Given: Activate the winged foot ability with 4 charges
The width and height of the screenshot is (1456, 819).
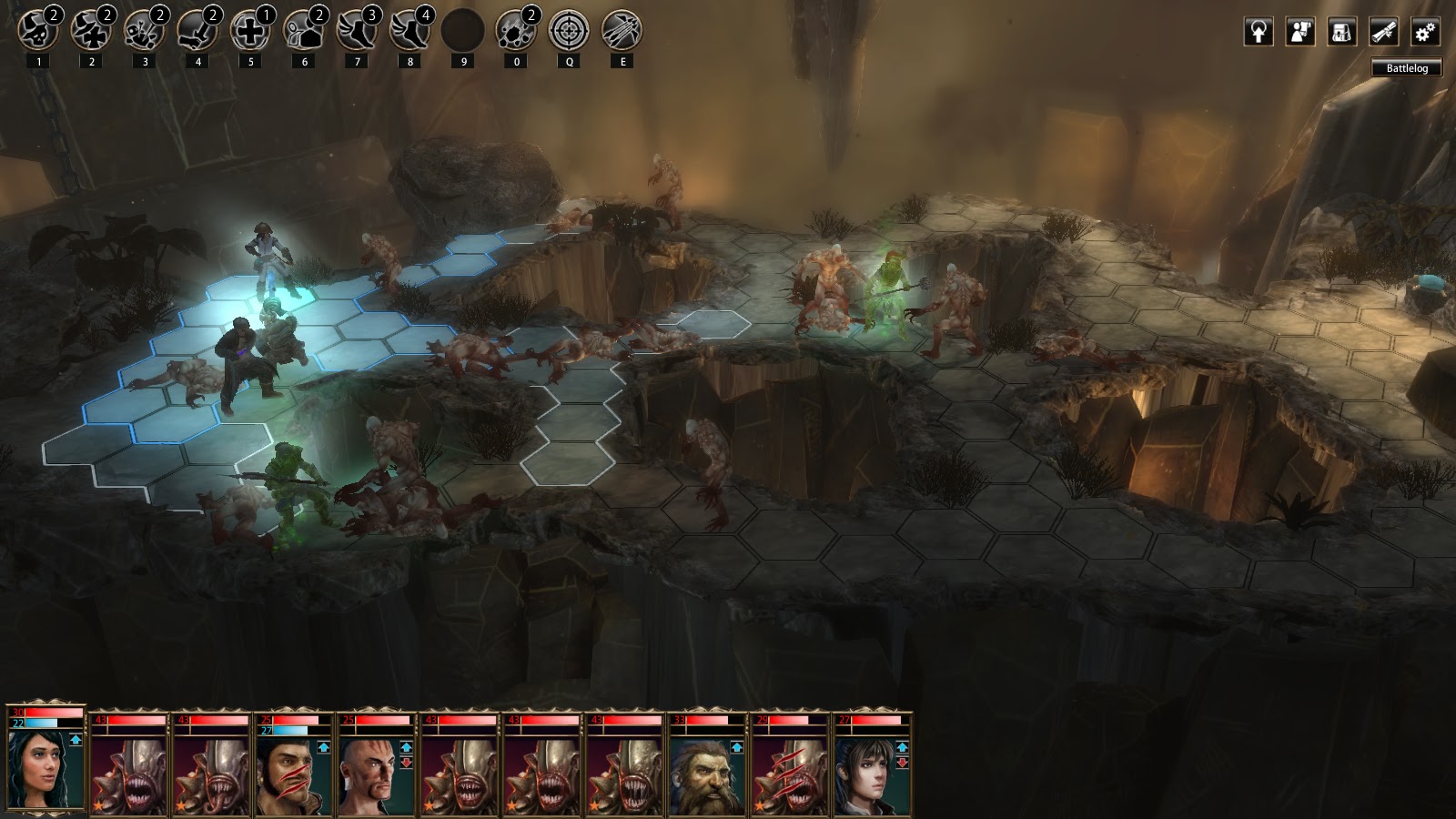Looking at the screenshot, I should (x=410, y=31).
